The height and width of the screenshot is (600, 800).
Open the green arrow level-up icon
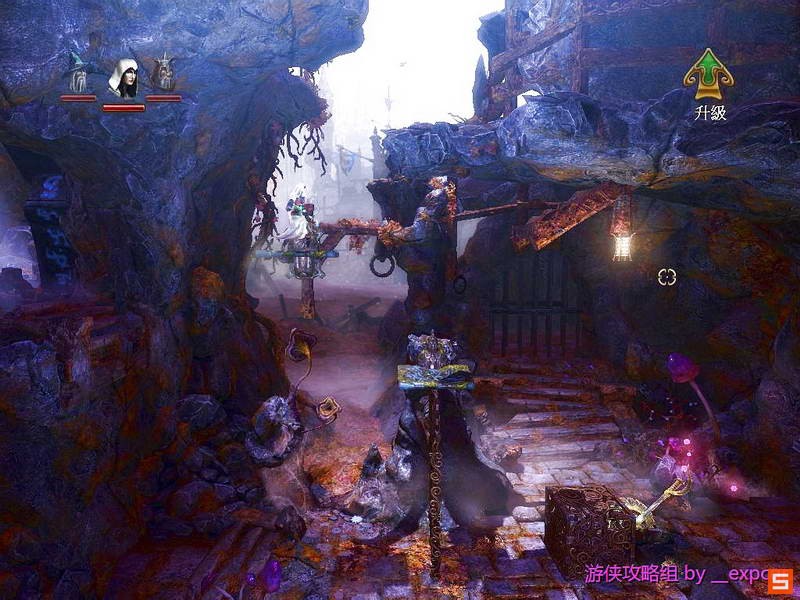click(x=708, y=73)
